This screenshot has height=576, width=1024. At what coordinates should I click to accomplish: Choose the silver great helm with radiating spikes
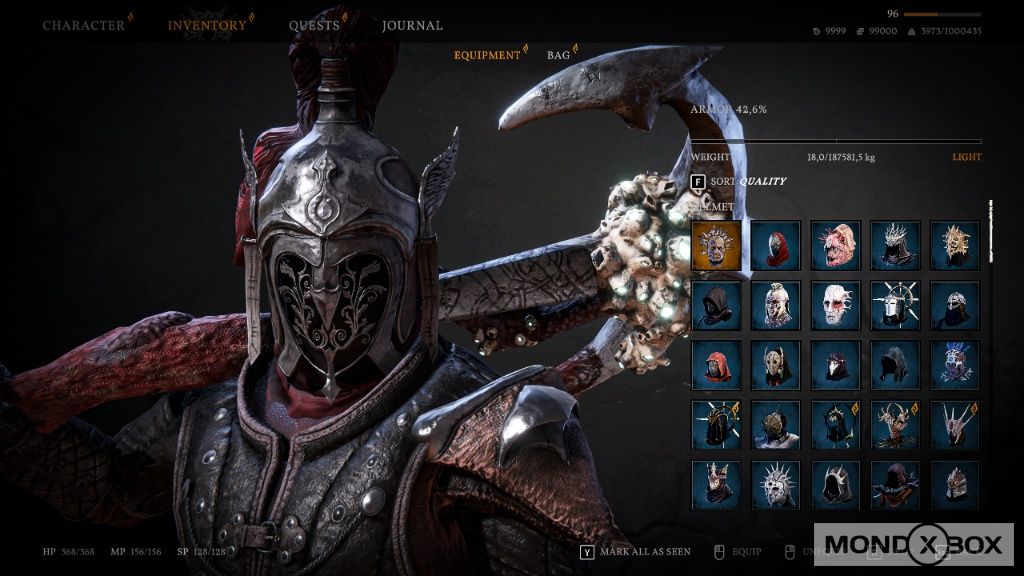(x=895, y=305)
